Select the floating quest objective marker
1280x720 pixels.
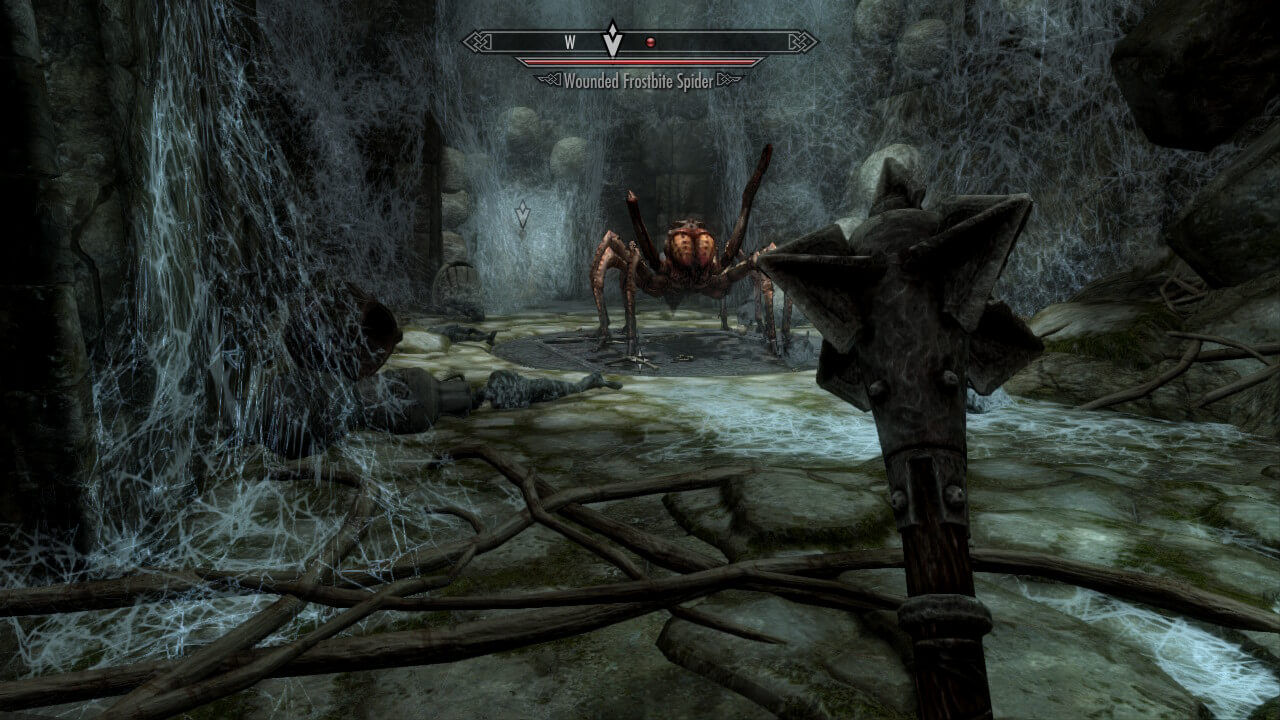pos(522,214)
